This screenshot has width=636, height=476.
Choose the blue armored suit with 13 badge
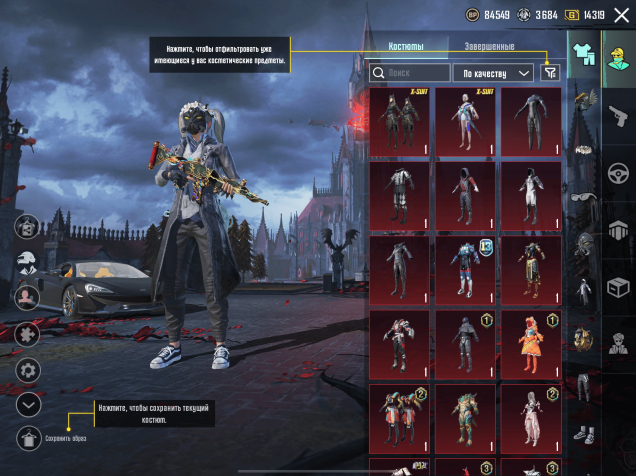[x=465, y=268]
